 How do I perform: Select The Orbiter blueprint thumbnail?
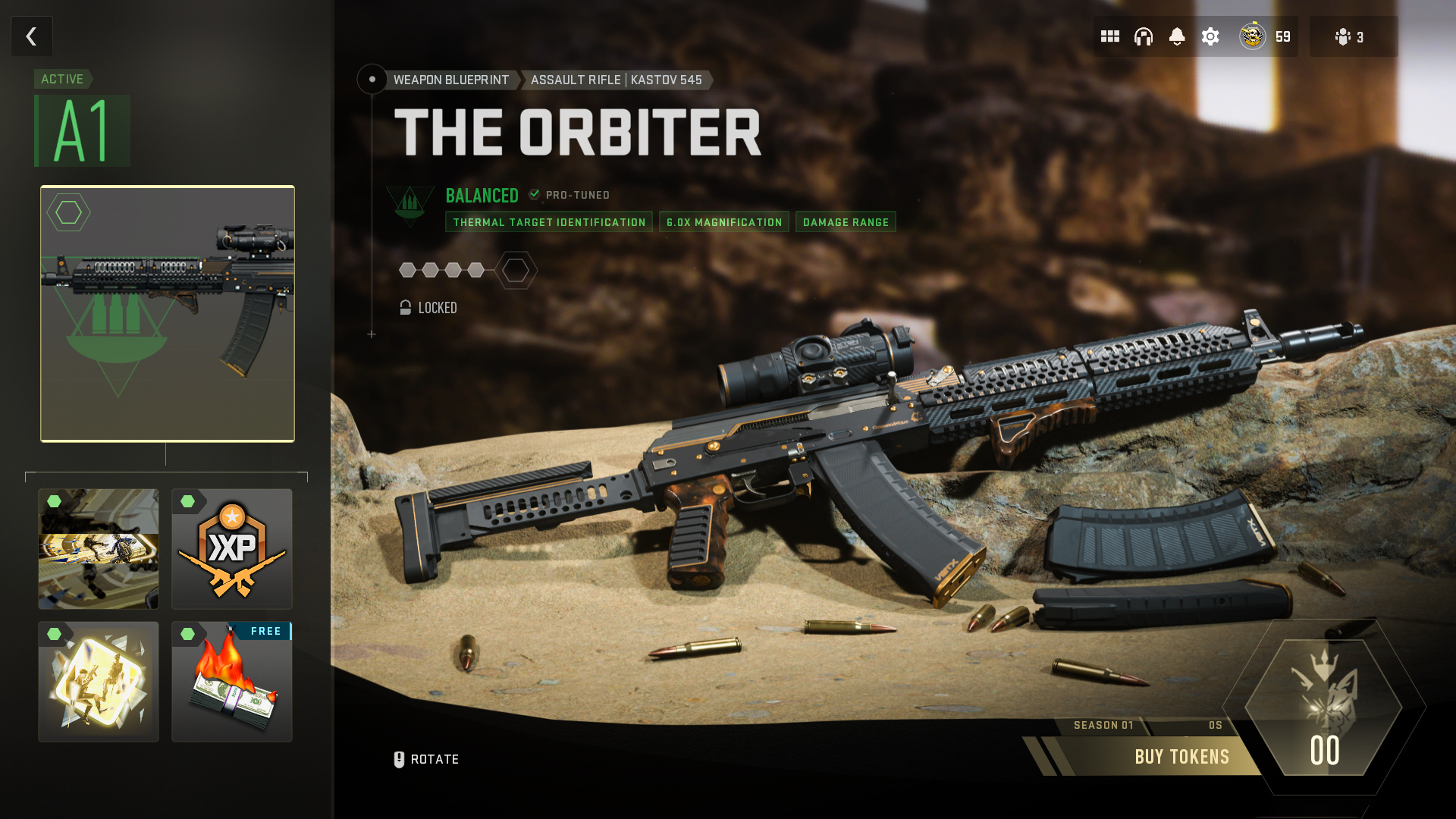click(x=168, y=313)
